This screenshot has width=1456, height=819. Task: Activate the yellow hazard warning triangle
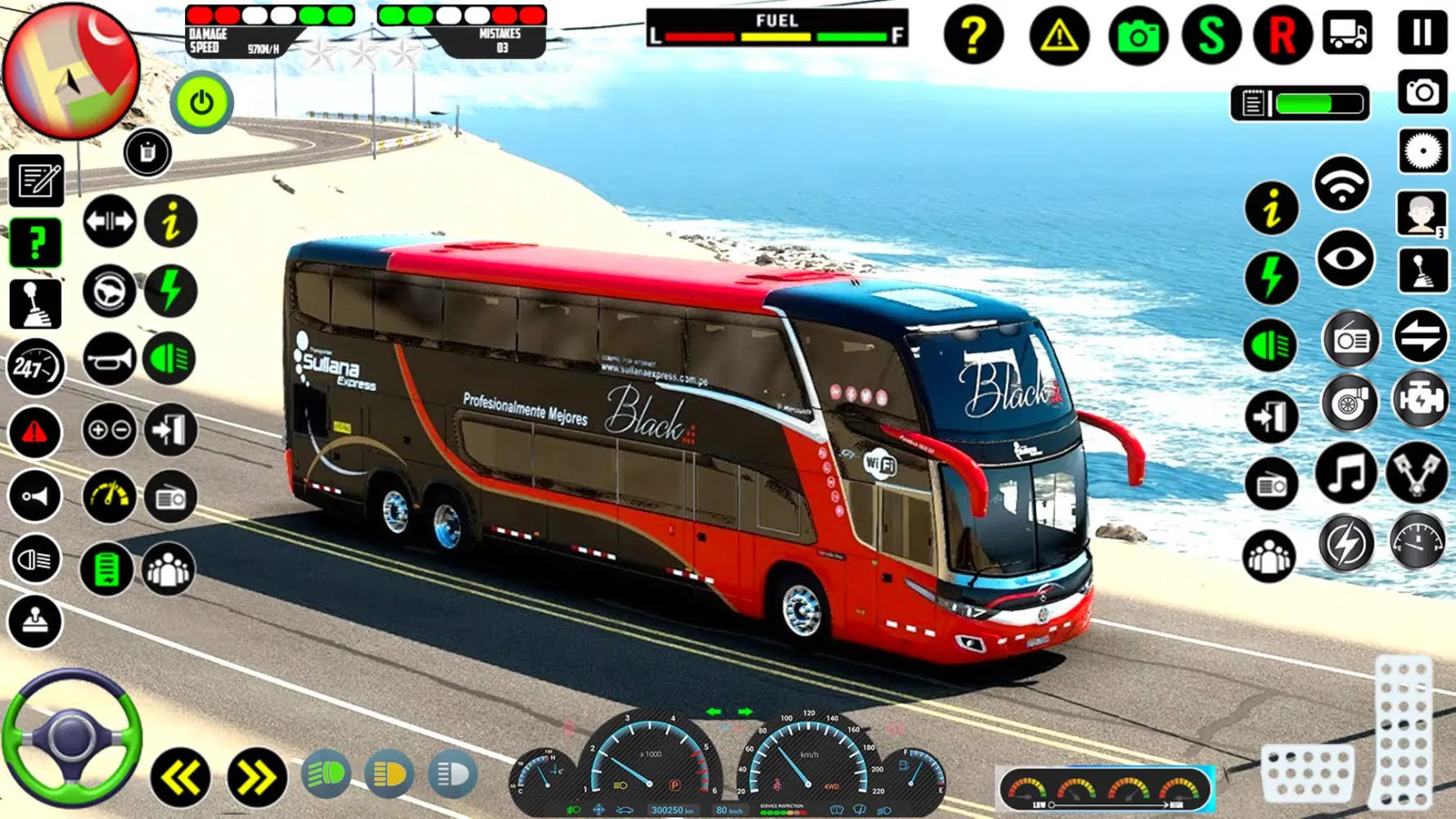pos(1059,35)
